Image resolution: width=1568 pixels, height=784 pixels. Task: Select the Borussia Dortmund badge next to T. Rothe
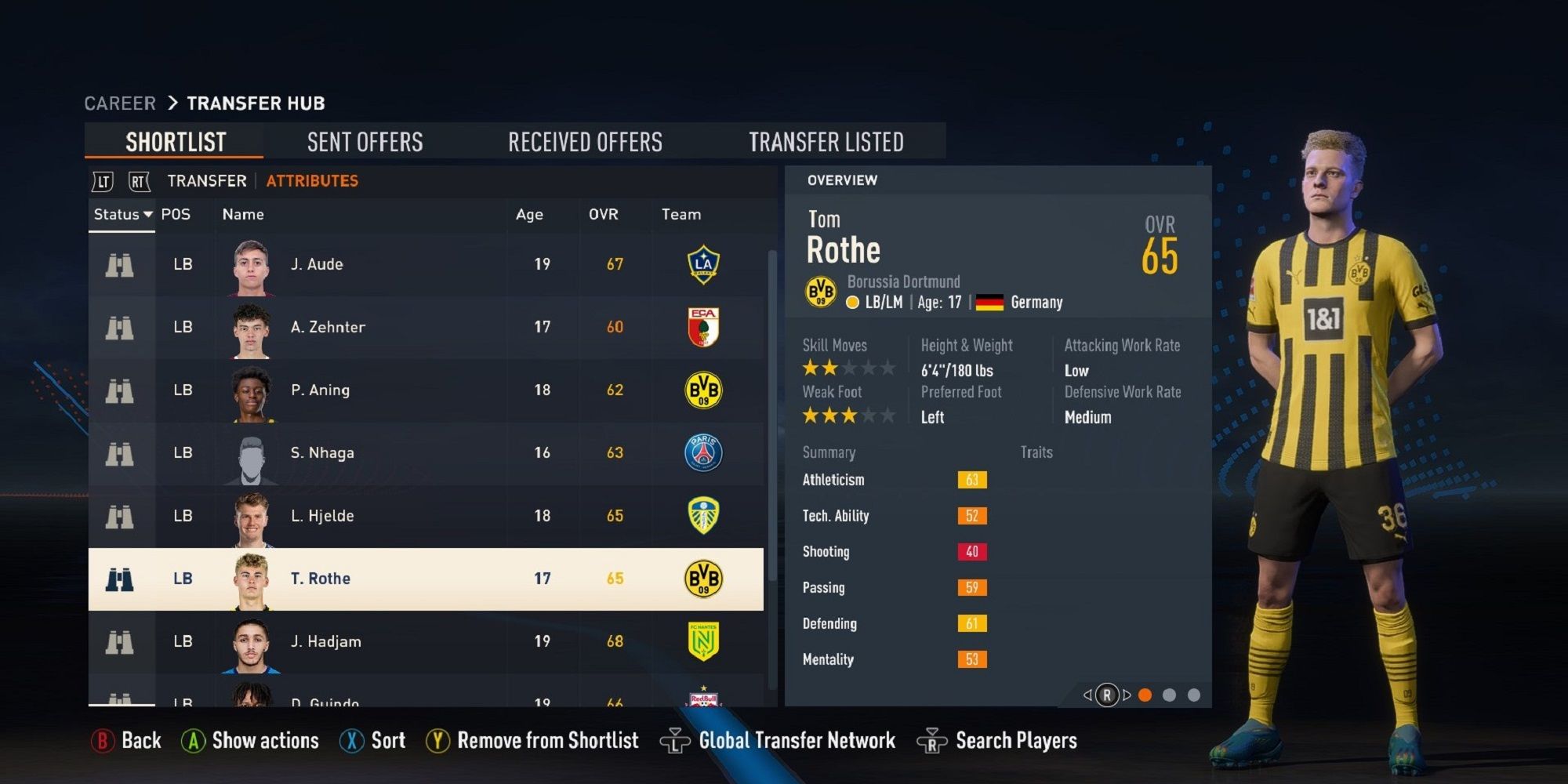(x=702, y=579)
